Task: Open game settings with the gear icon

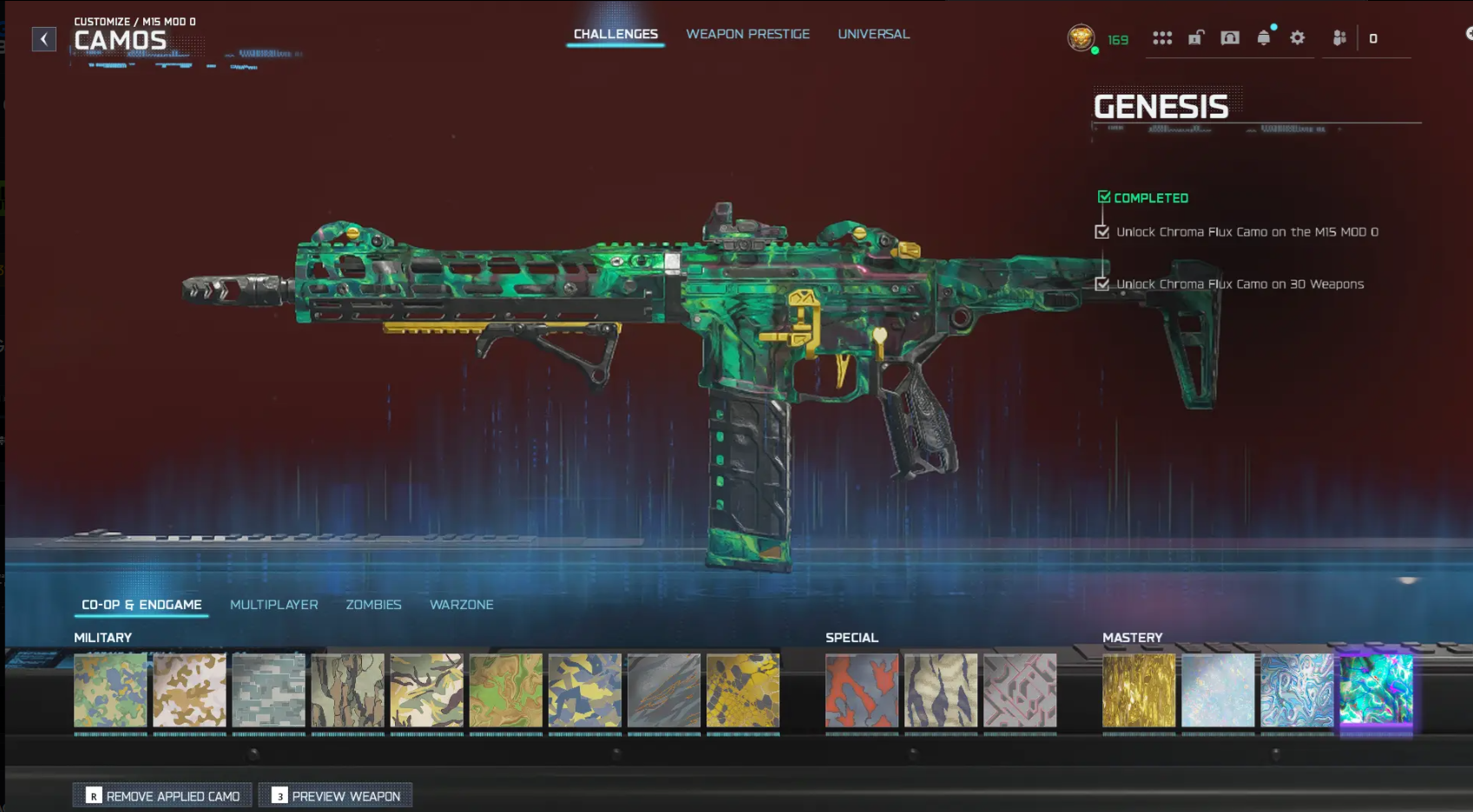Action: pos(1298,38)
